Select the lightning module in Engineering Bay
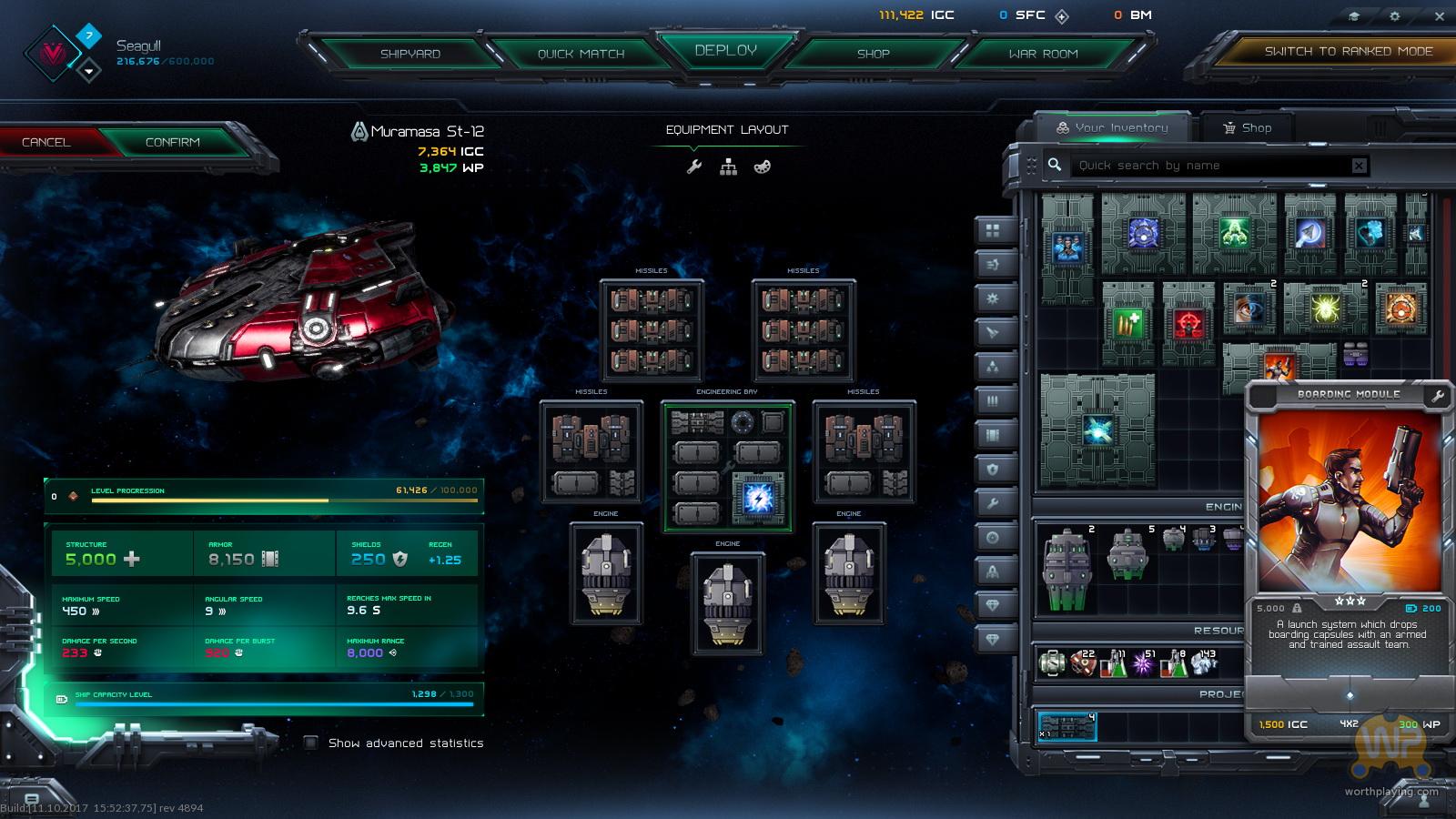Image resolution: width=1456 pixels, height=819 pixels. pos(757,498)
